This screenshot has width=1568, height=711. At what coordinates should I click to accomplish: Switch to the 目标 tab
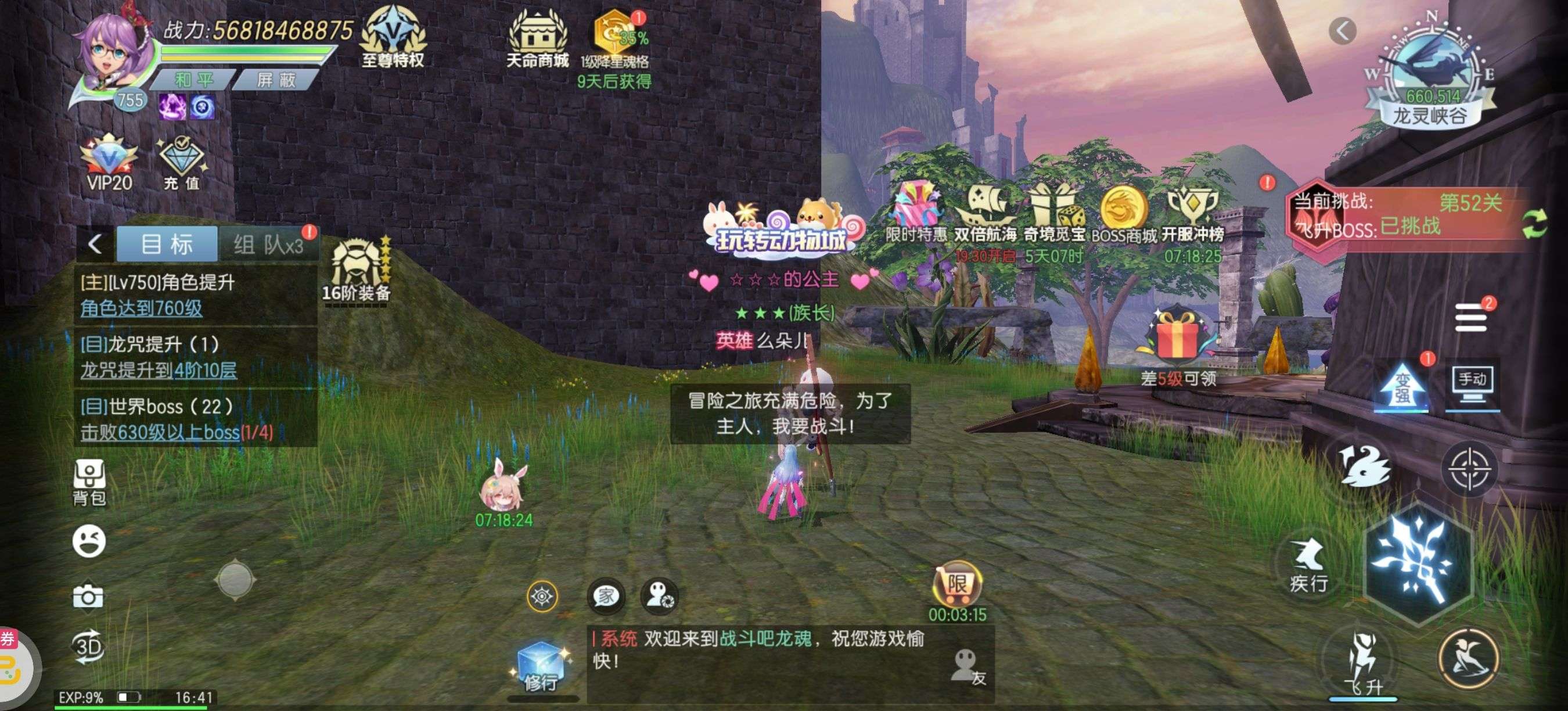(167, 244)
